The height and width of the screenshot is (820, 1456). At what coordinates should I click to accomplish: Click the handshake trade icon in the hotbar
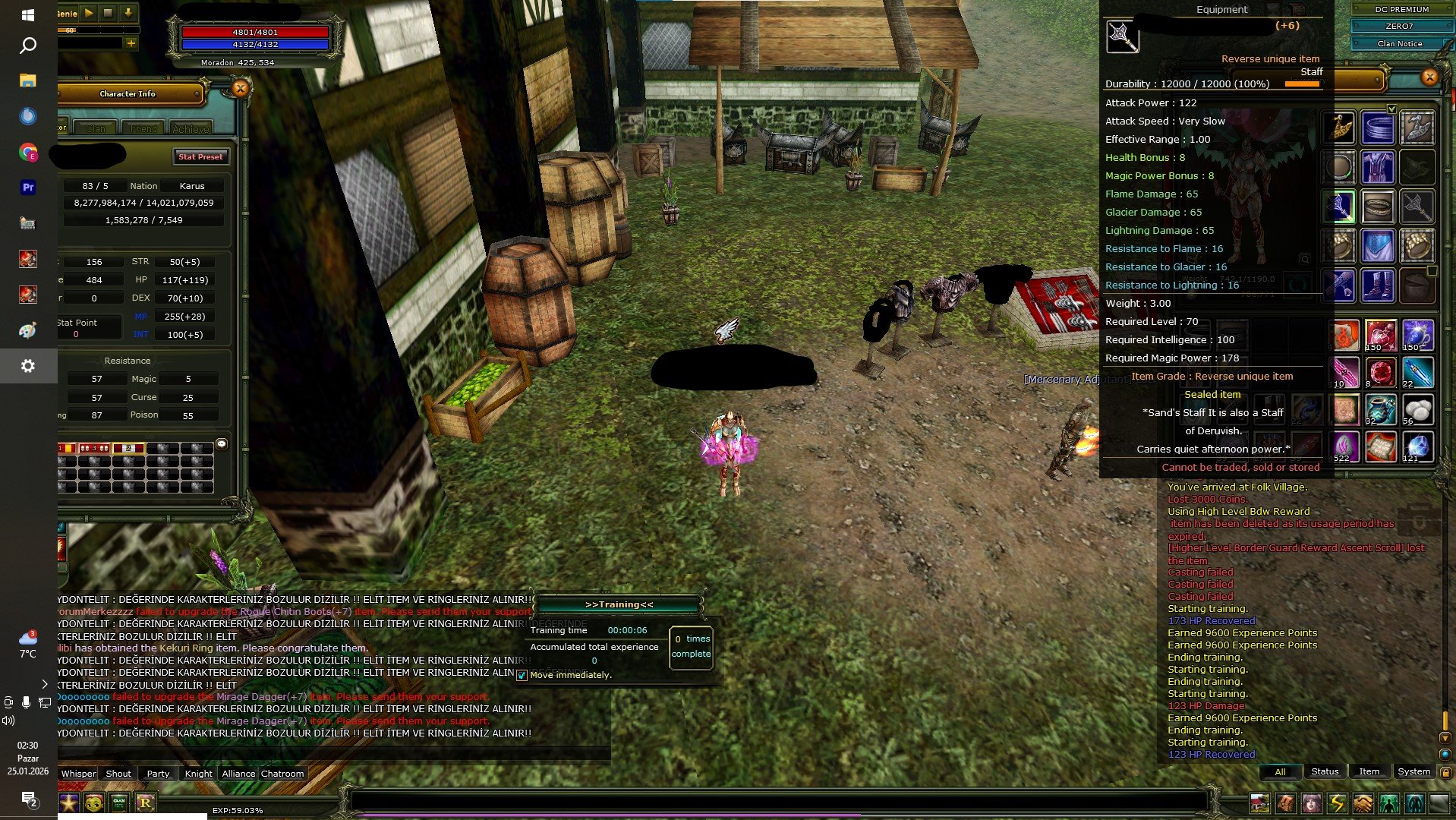coord(1363,803)
